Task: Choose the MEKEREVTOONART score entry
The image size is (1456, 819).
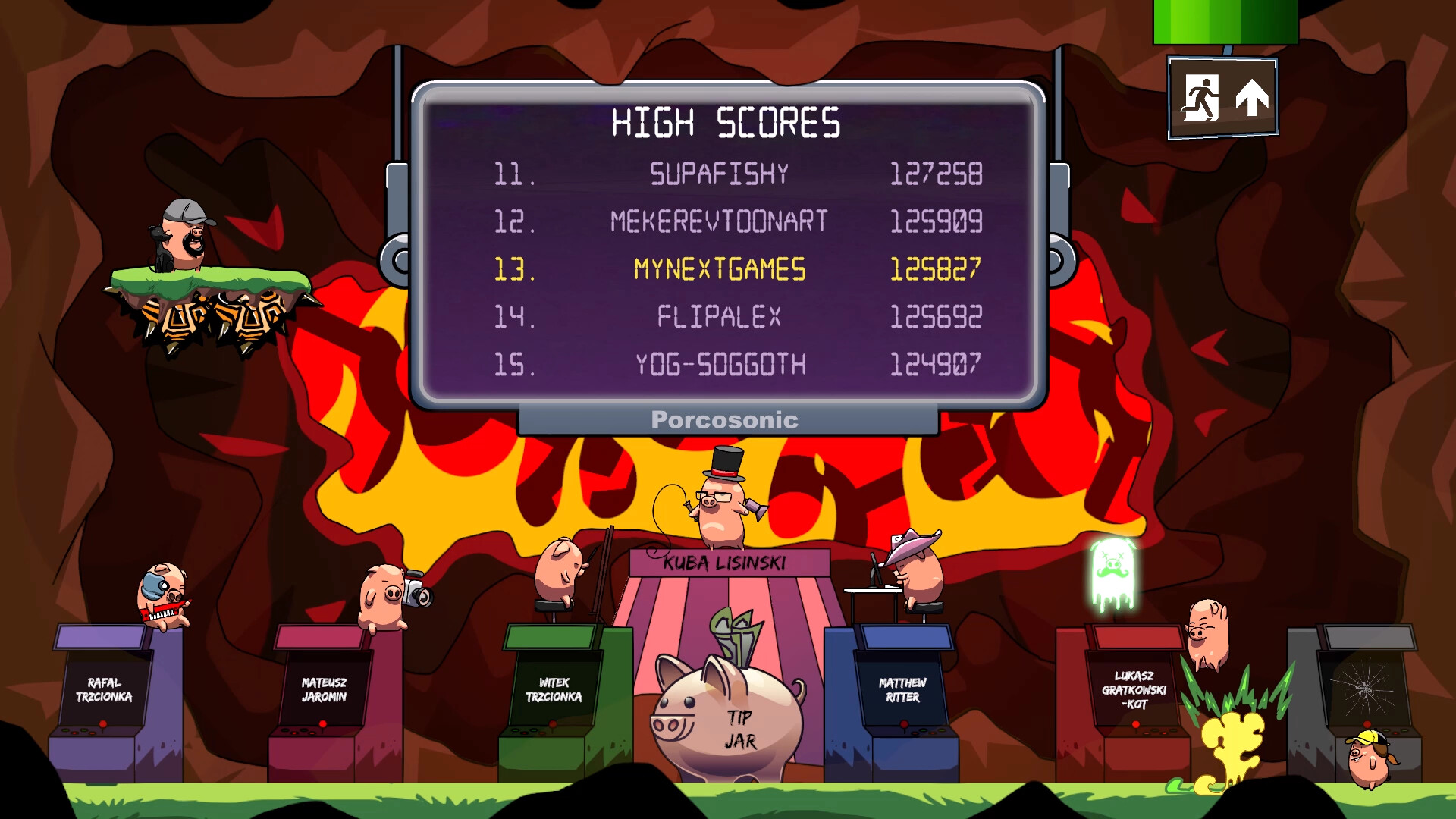Action: [x=719, y=221]
